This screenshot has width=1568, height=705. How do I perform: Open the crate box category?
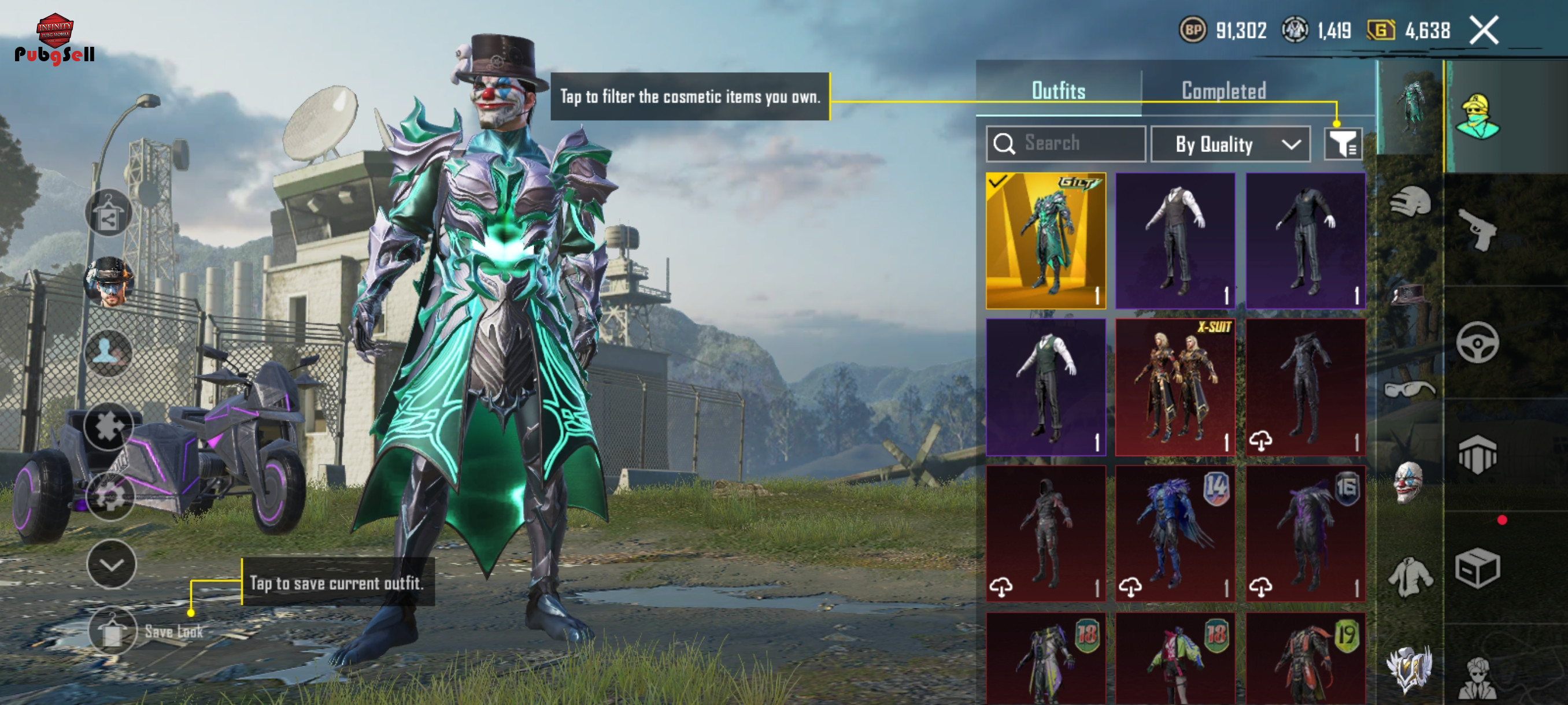pyautogui.click(x=1478, y=568)
